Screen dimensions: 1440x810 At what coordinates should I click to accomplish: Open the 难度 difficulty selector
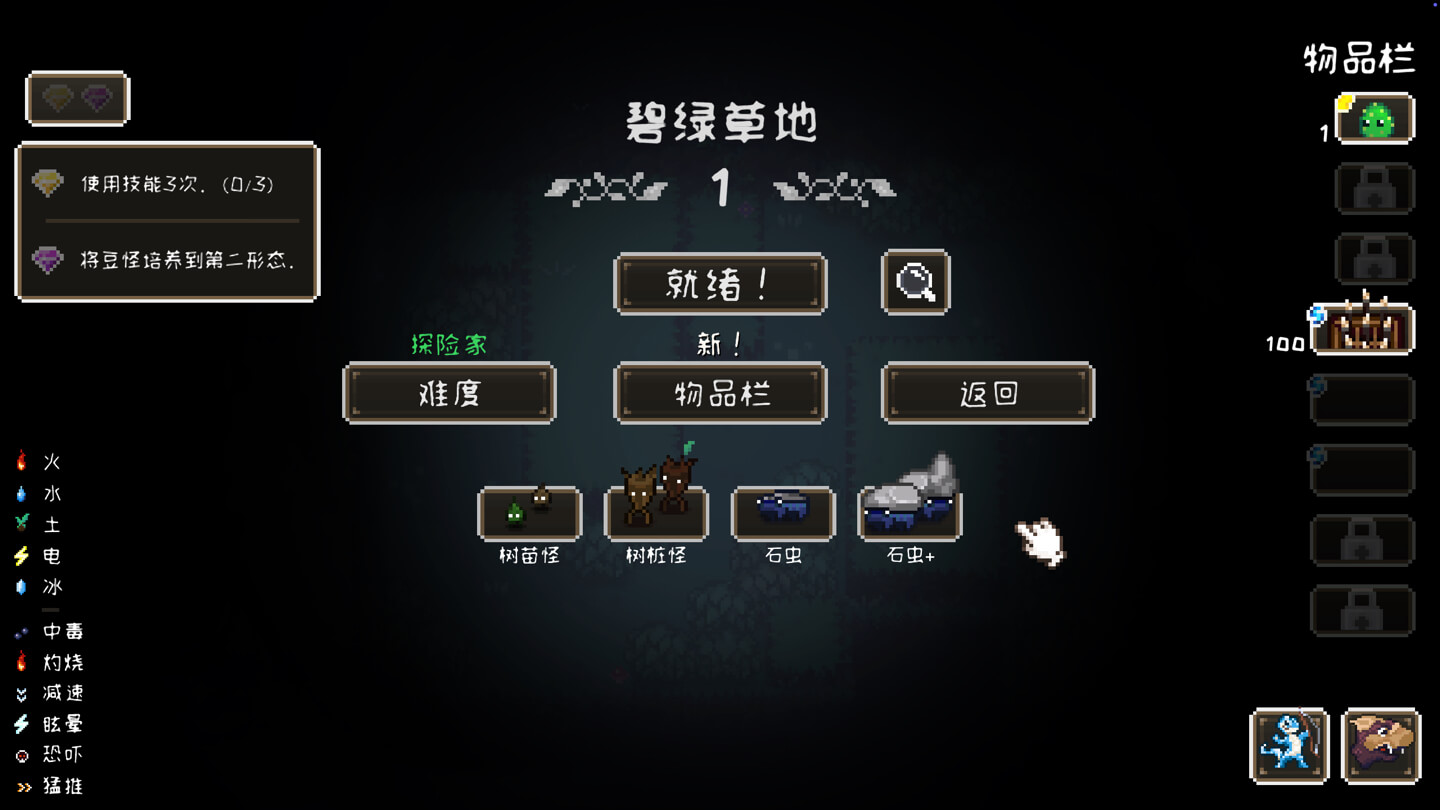click(x=448, y=393)
